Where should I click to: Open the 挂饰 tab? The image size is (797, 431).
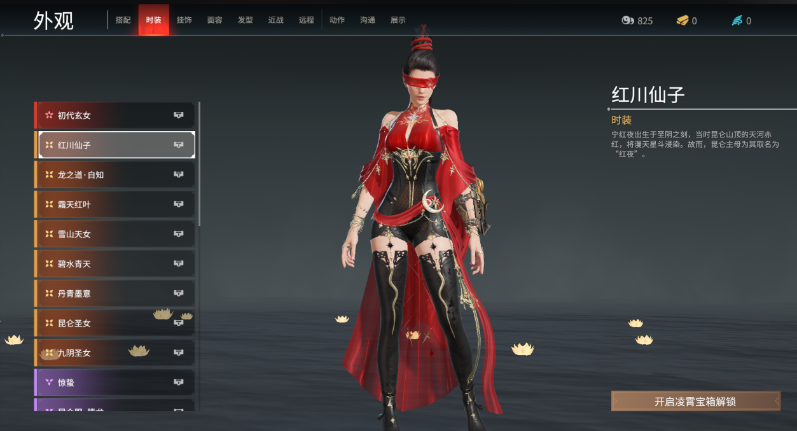click(184, 20)
